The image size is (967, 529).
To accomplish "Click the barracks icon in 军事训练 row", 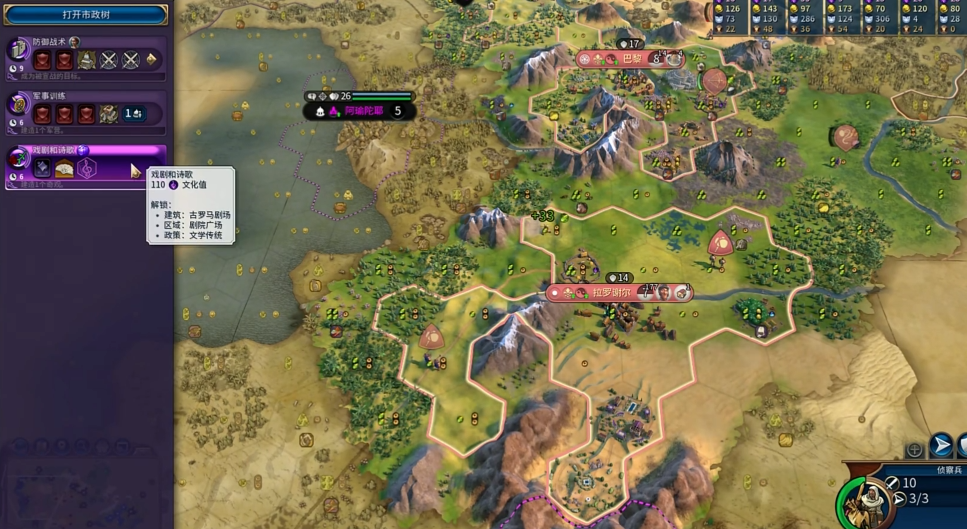I will tap(108, 114).
